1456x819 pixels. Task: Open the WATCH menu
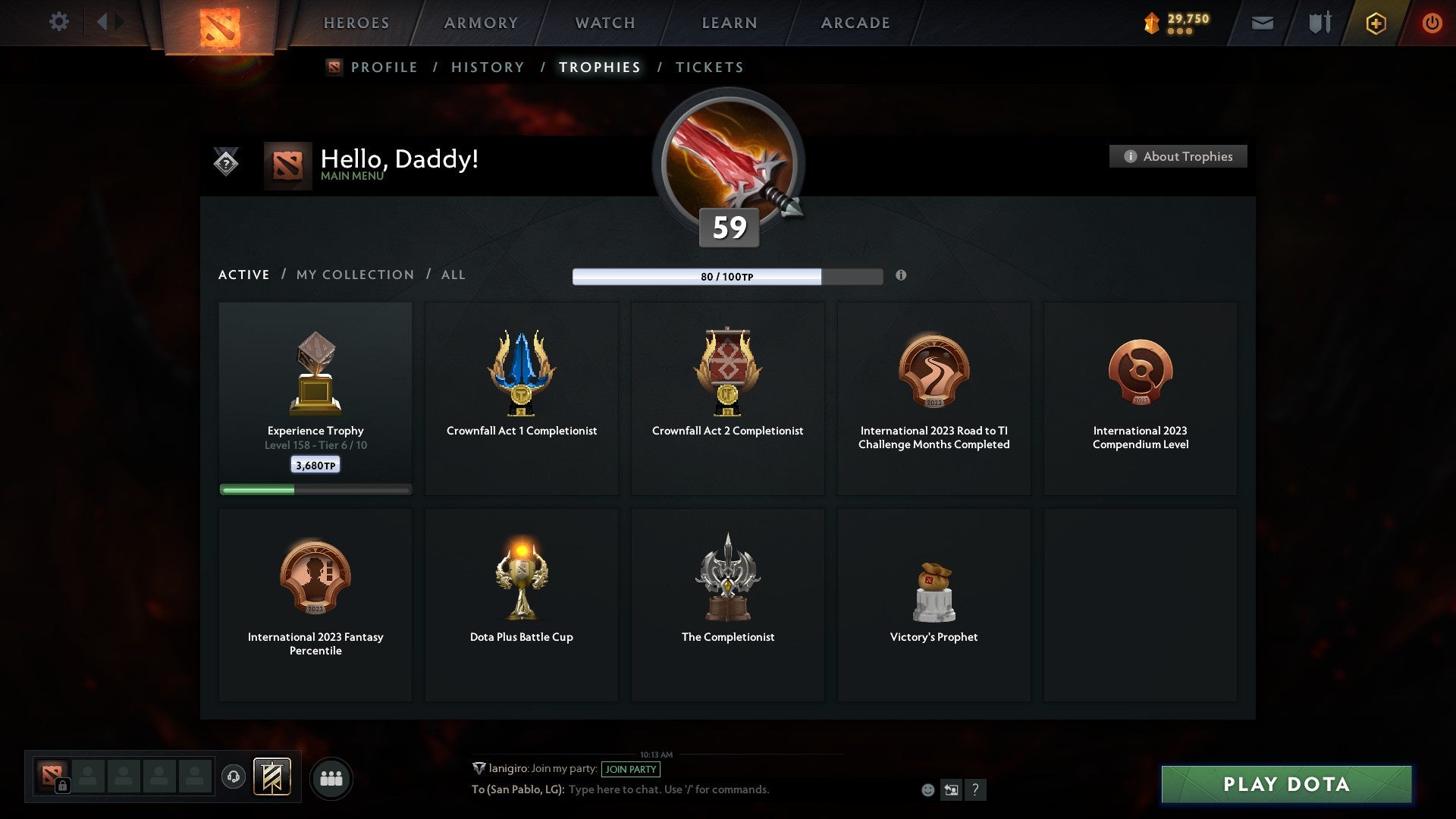[604, 23]
